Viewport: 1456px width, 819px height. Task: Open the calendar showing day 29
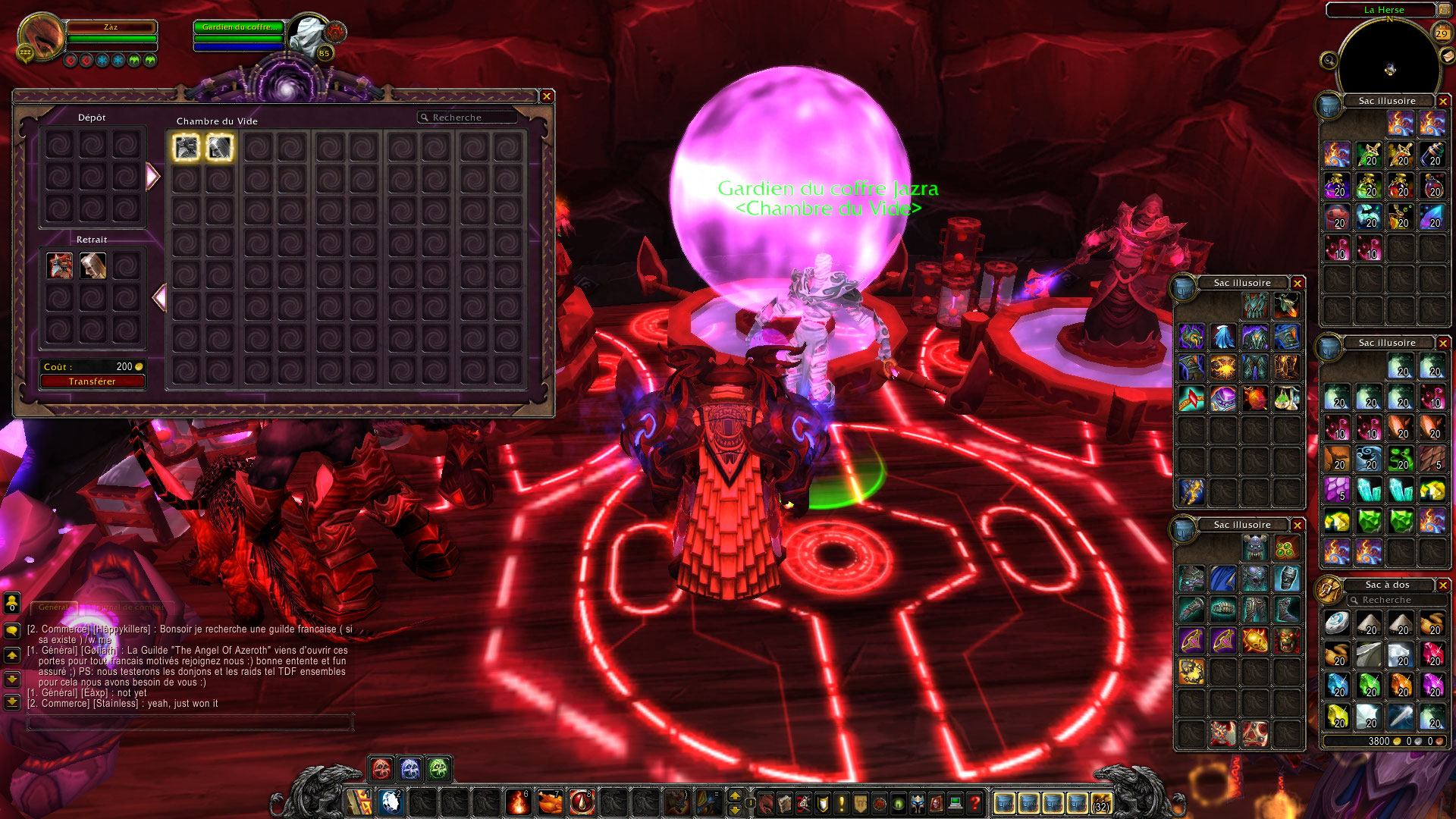1442,33
